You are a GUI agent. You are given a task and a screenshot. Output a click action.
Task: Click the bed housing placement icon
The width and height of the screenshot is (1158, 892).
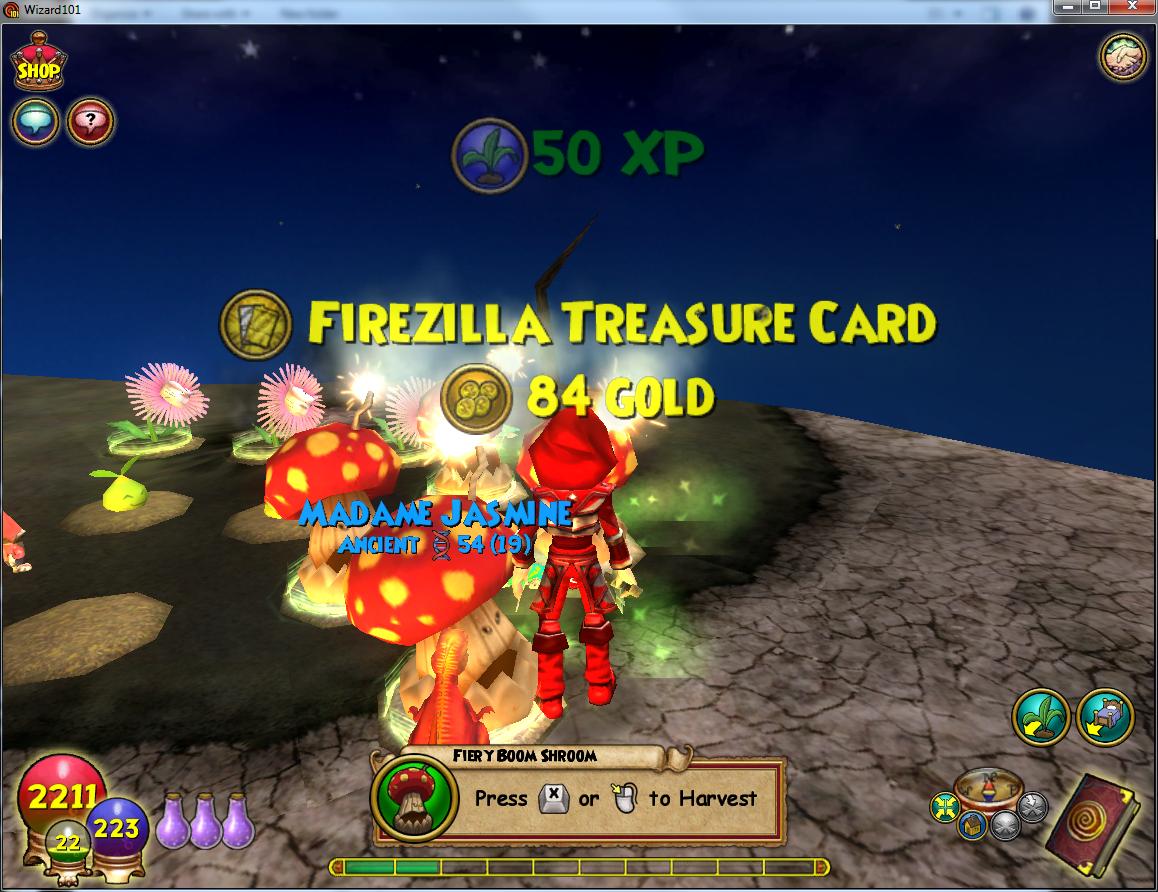[x=1105, y=716]
